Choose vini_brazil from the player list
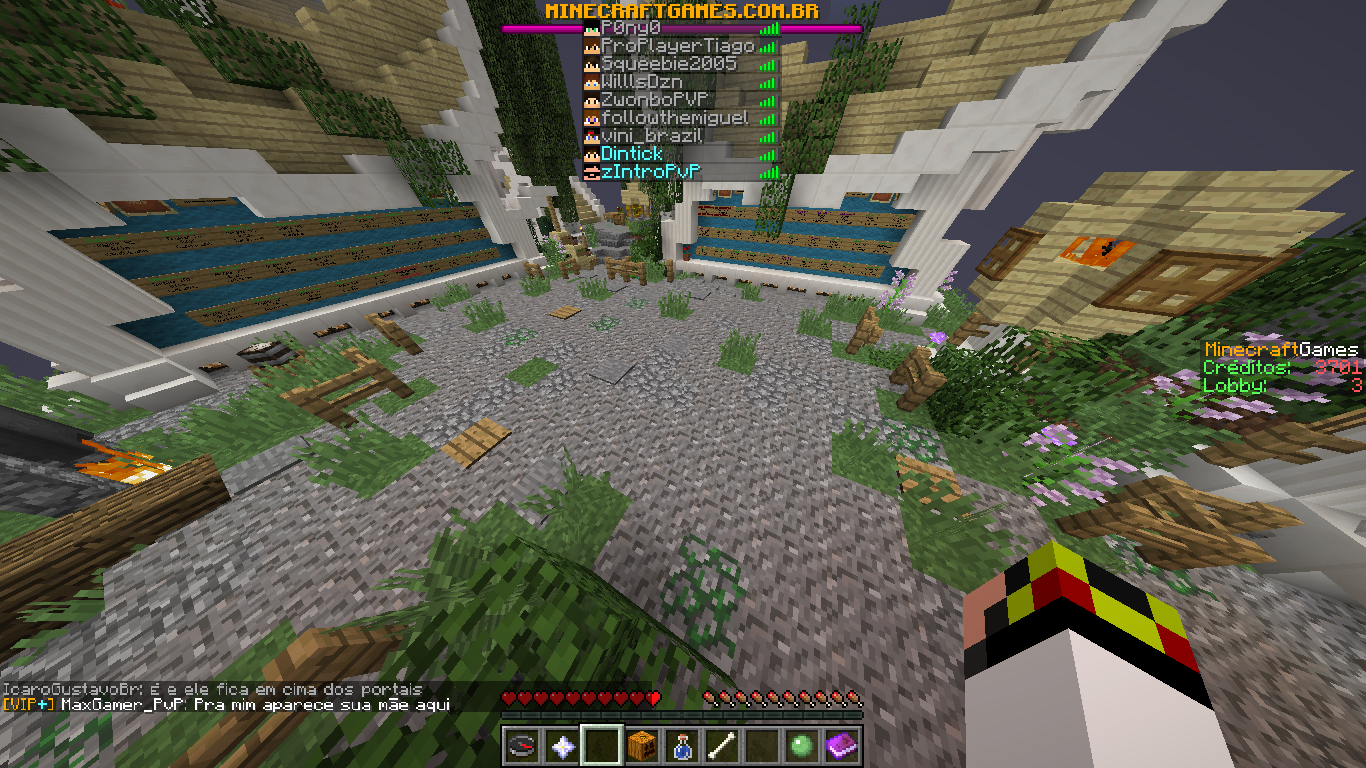The image size is (1366, 768). [651, 136]
